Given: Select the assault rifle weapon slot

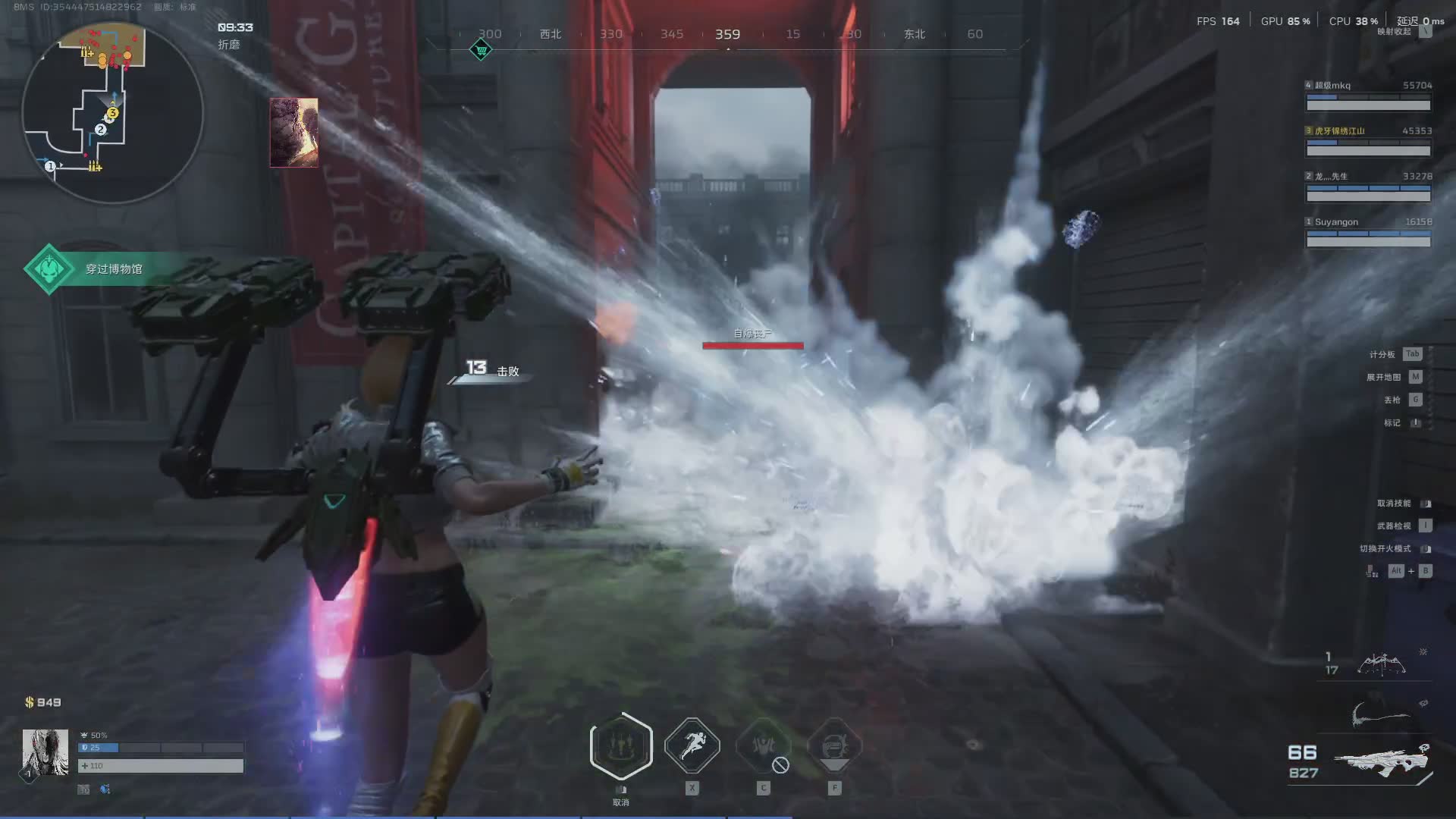Looking at the screenshot, I should pos(1382,761).
